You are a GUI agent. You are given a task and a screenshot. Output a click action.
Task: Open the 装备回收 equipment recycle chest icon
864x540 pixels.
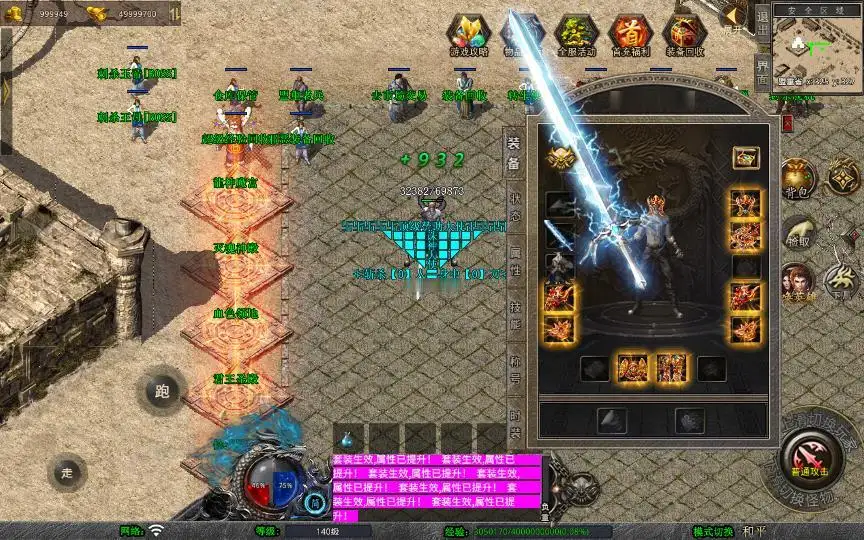[684, 35]
